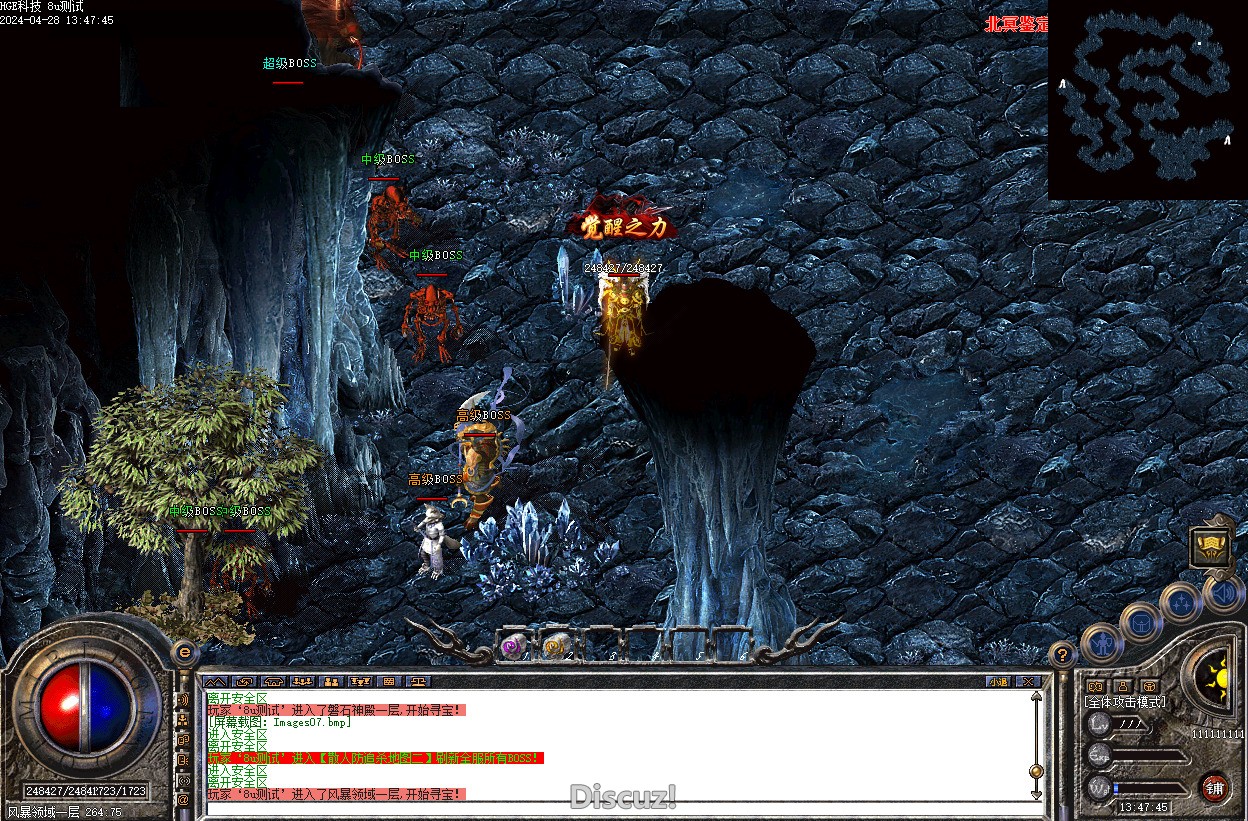Click the 小退 logout button

coord(998,681)
